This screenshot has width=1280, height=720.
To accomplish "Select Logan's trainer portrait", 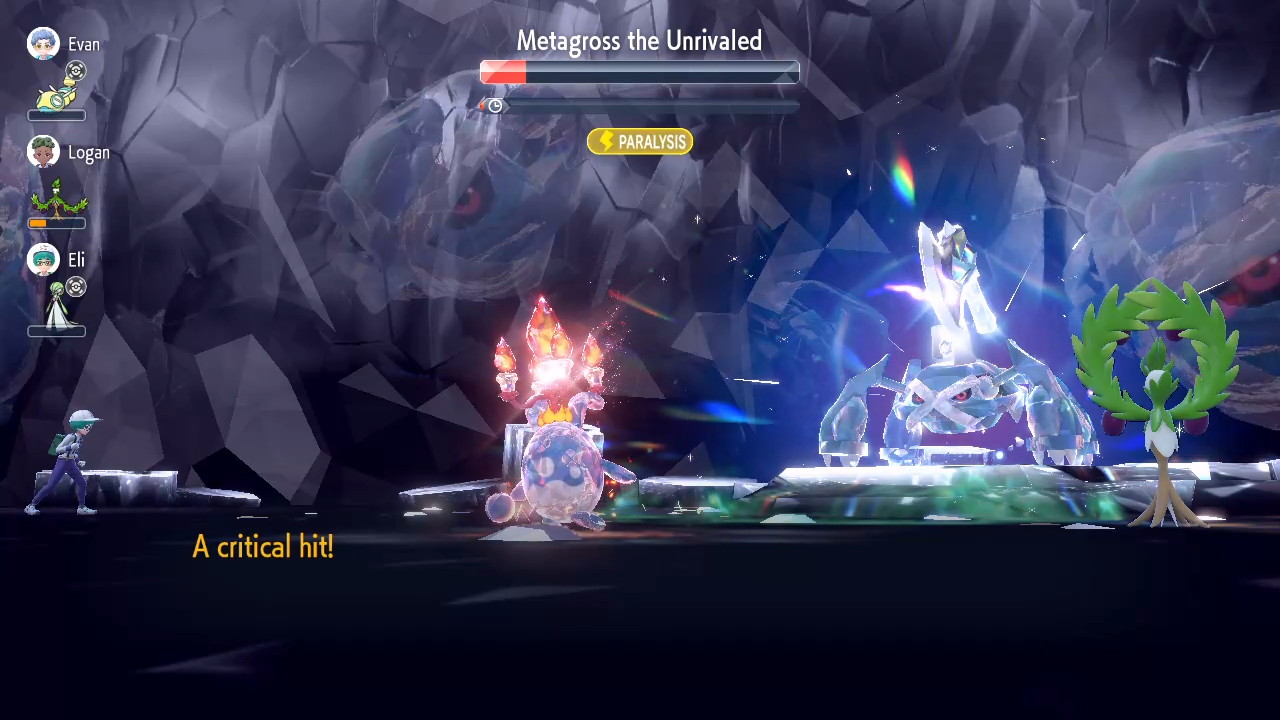I will coord(43,152).
